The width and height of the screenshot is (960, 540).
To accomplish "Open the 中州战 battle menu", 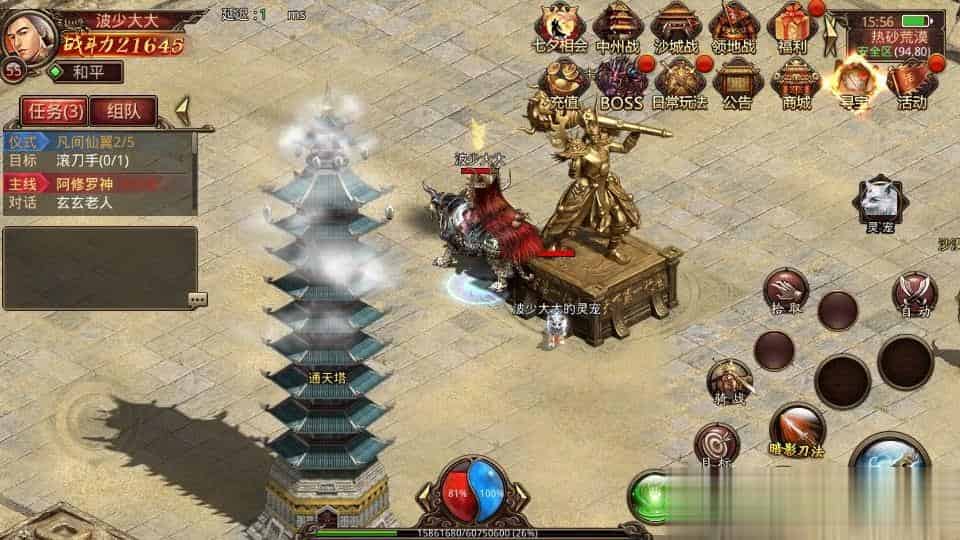I will tap(619, 26).
